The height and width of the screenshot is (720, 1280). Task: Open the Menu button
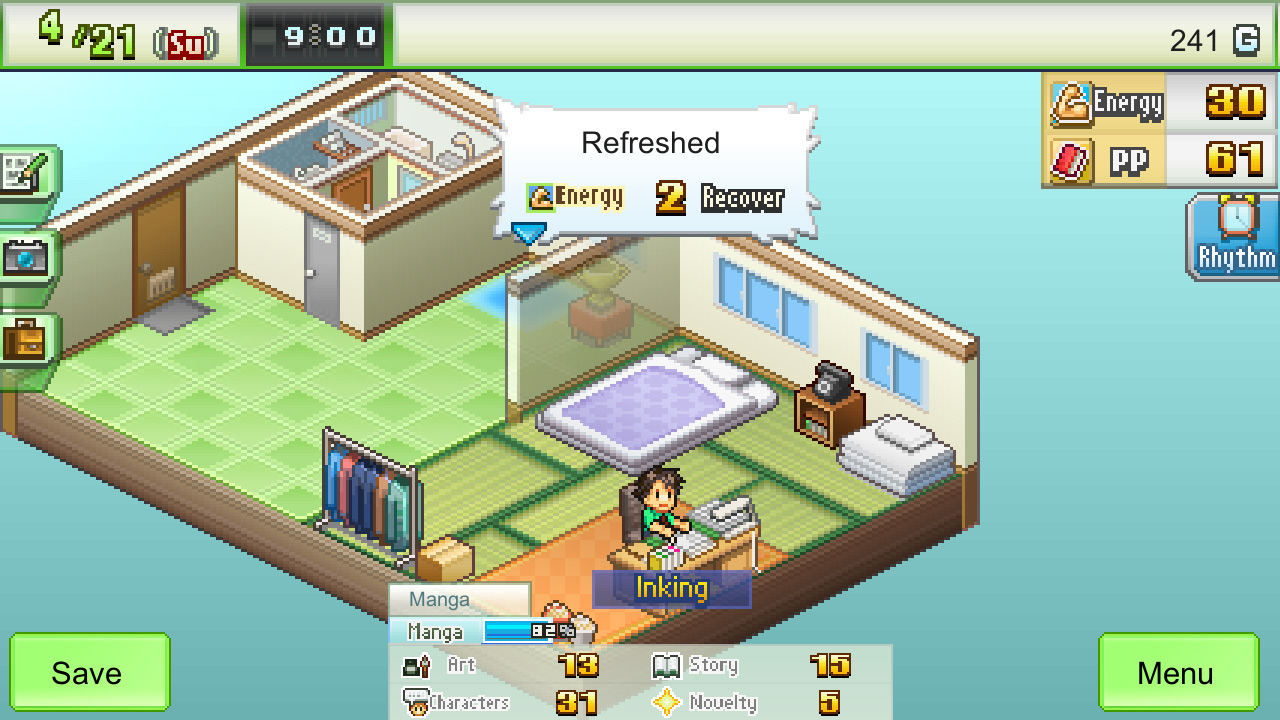point(1178,672)
